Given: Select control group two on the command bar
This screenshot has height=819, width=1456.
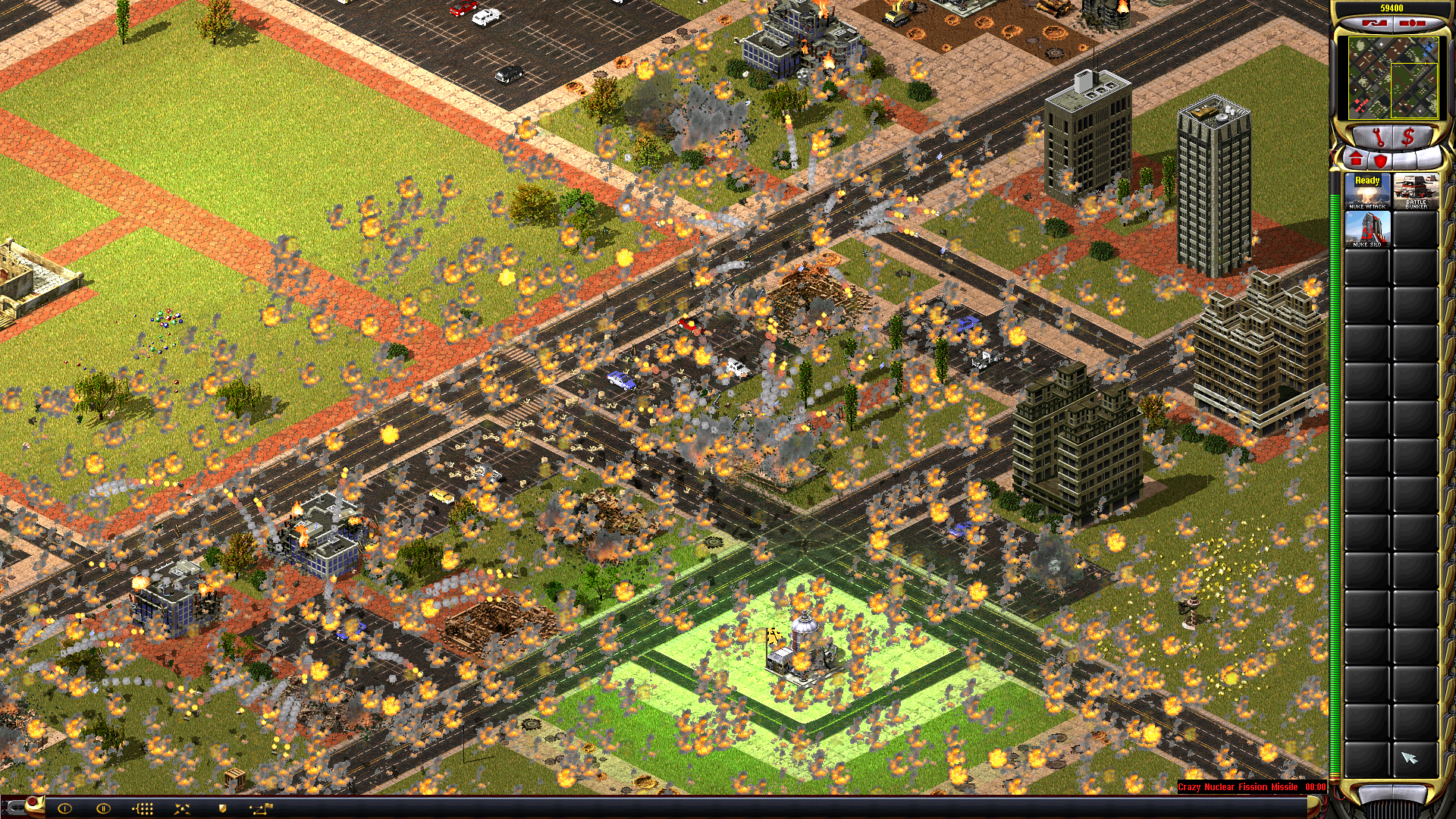Looking at the screenshot, I should (x=103, y=808).
